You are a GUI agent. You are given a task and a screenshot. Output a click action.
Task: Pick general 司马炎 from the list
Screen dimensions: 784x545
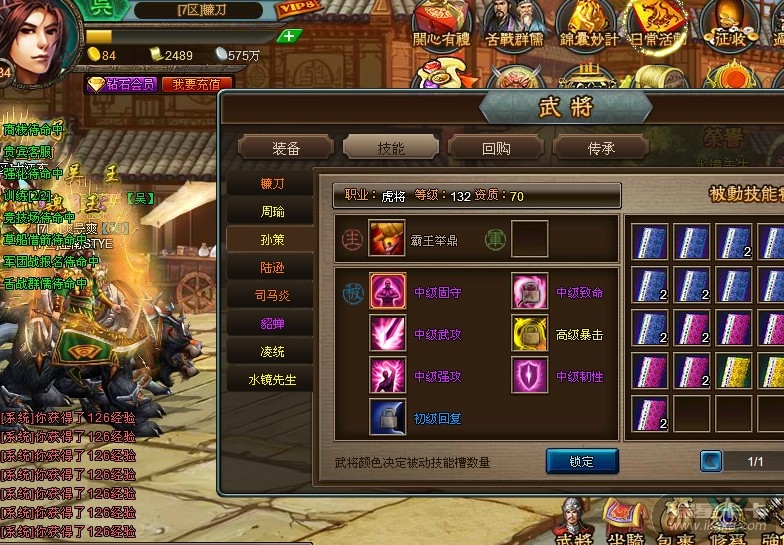272,296
